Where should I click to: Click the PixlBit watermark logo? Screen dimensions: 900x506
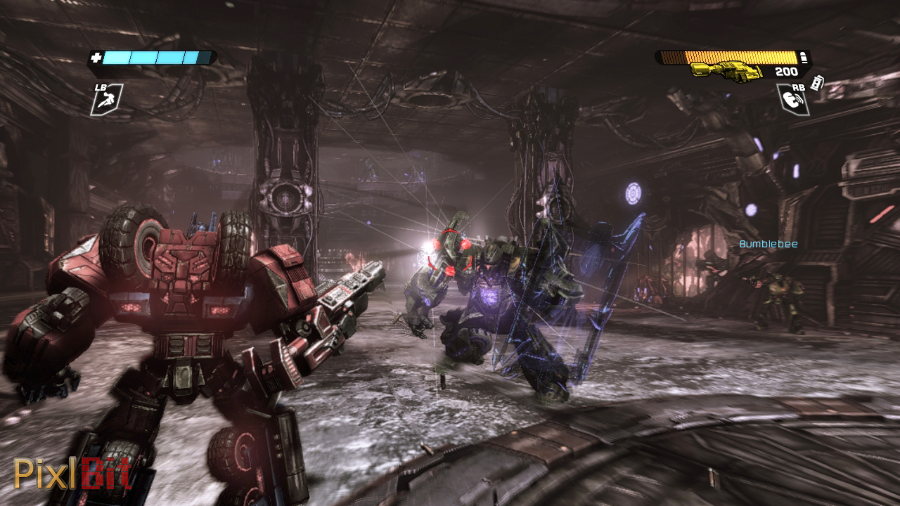[x=72, y=472]
